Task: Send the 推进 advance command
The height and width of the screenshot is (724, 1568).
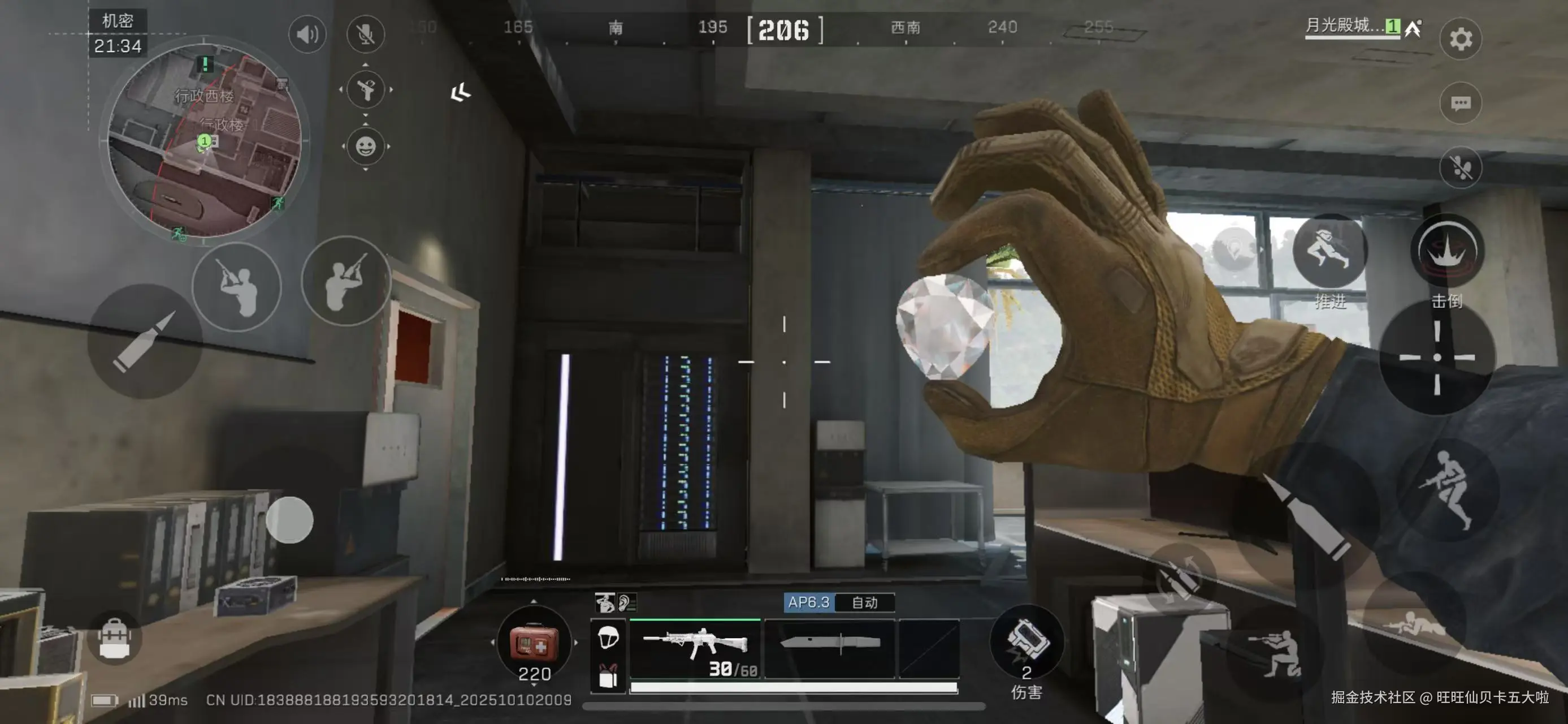Action: click(1329, 251)
